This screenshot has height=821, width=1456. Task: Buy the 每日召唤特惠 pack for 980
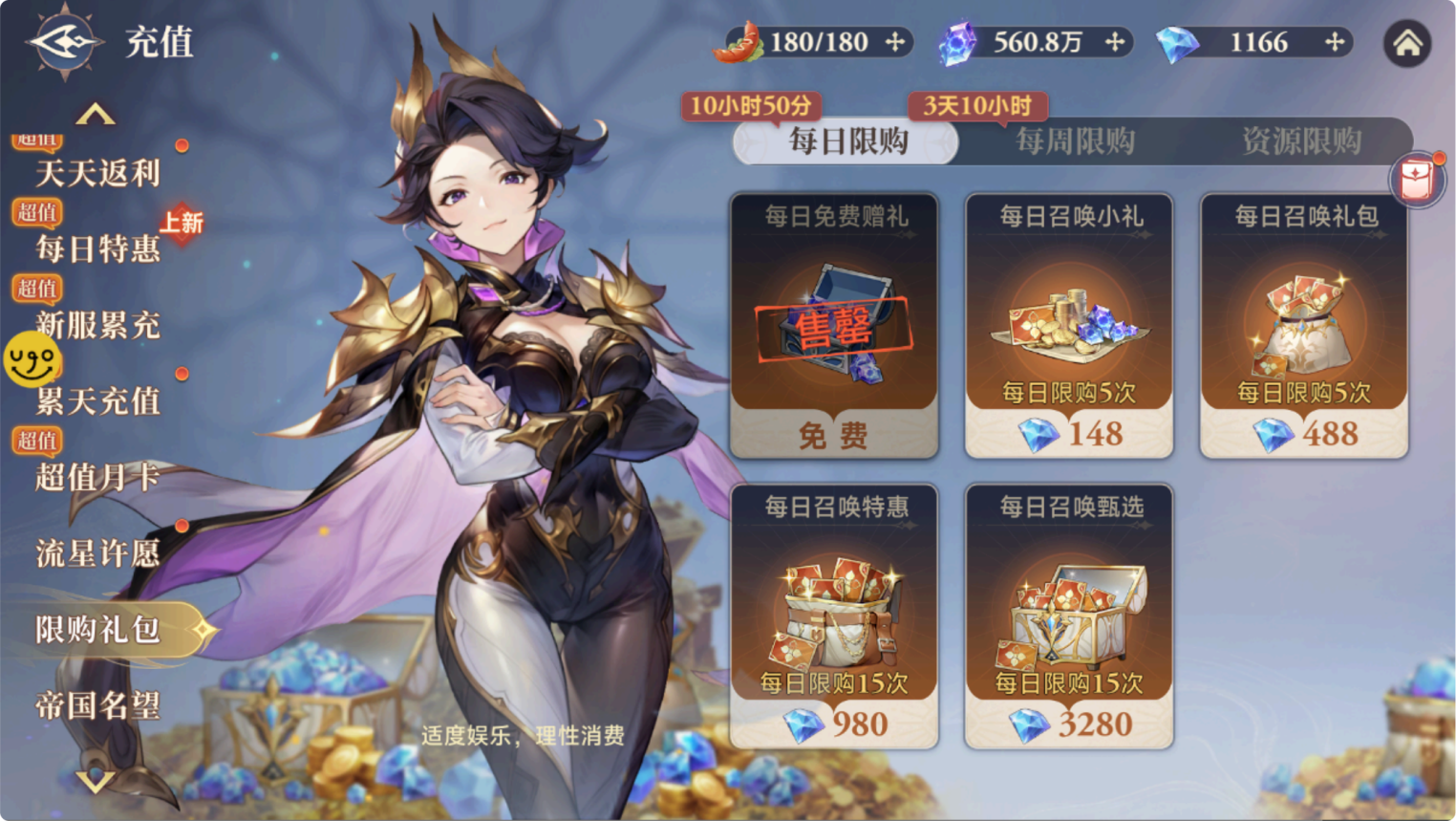(x=834, y=724)
